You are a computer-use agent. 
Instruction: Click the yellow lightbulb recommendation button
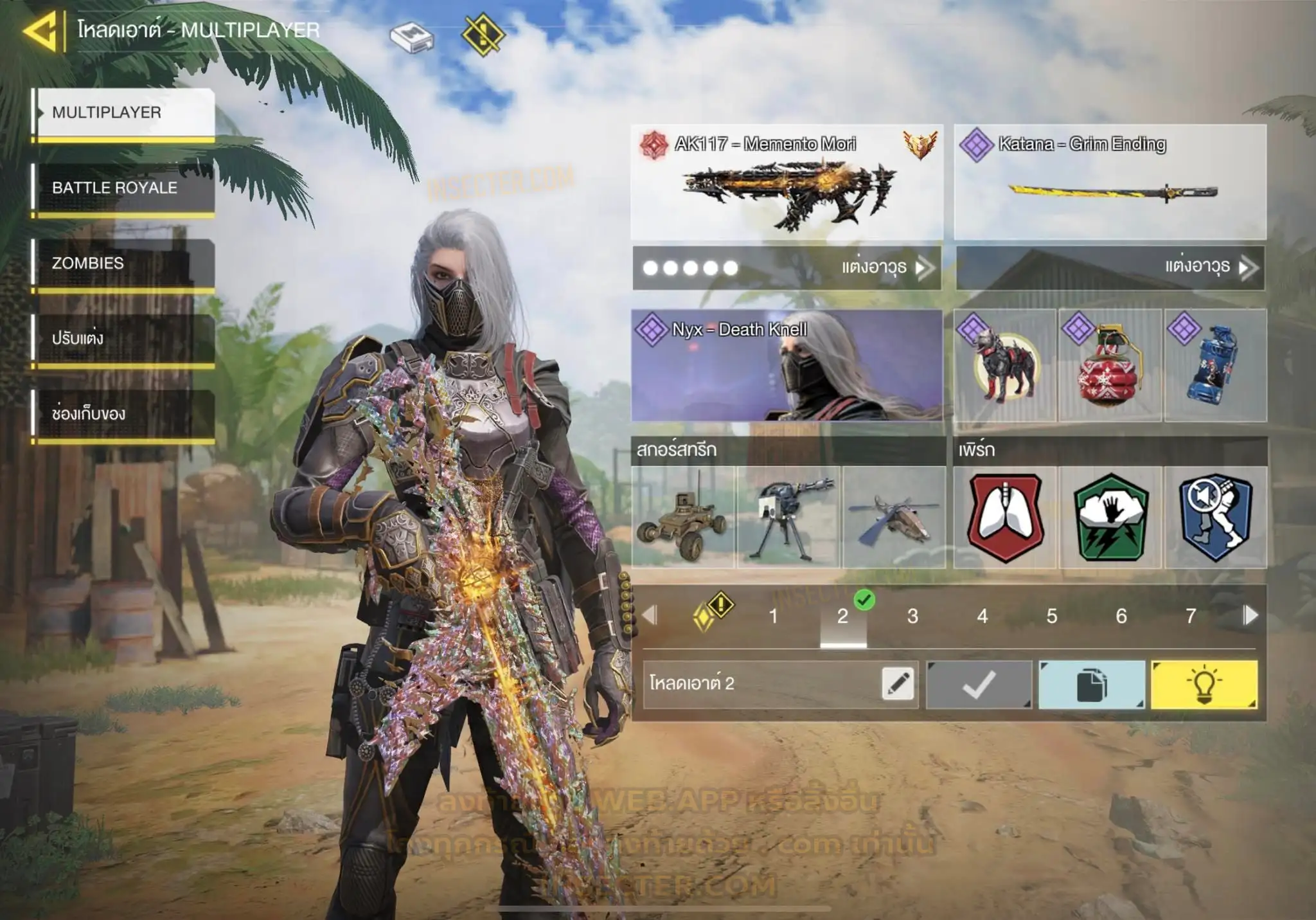(1204, 685)
